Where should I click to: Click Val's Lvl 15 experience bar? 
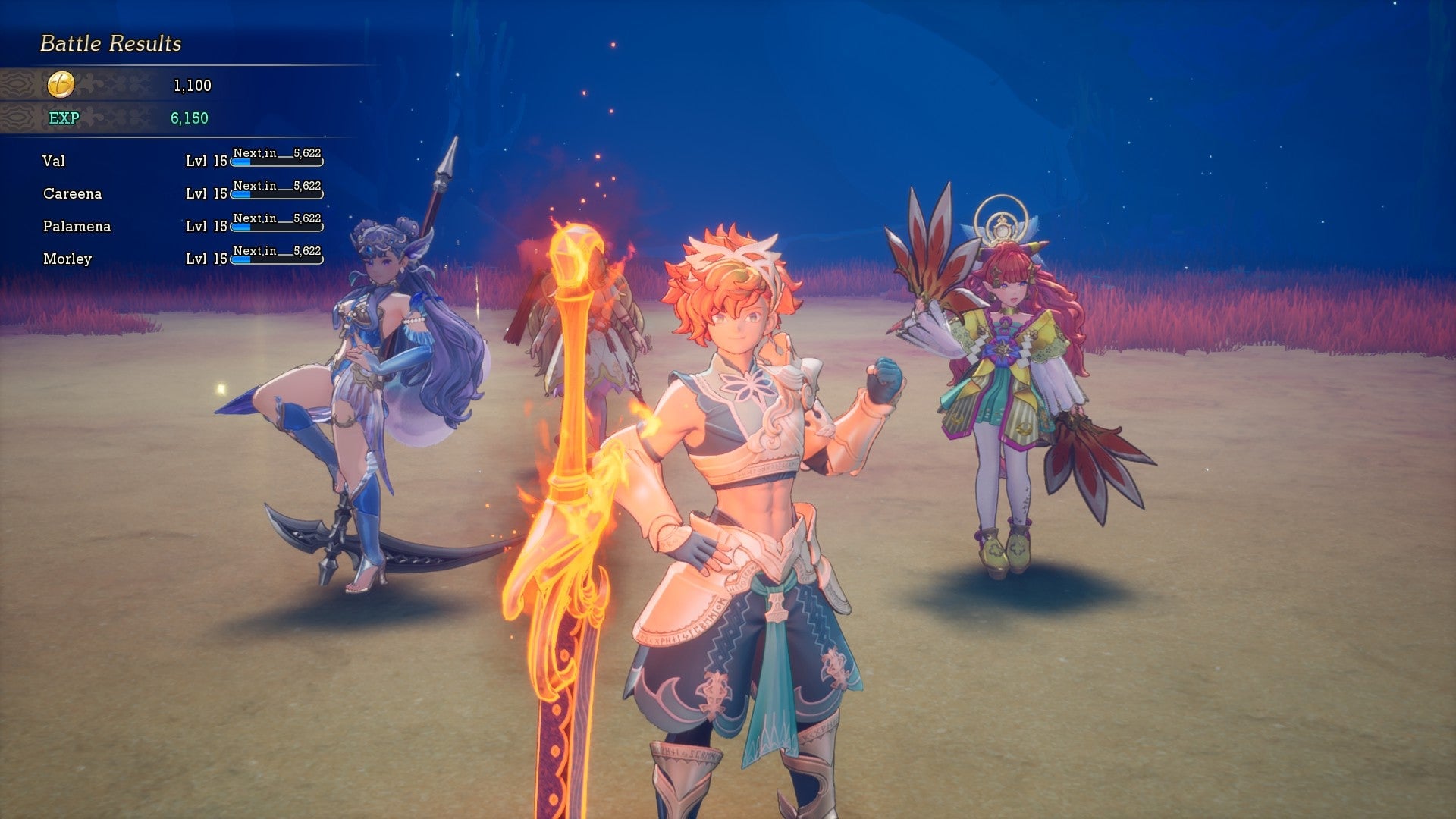[277, 162]
